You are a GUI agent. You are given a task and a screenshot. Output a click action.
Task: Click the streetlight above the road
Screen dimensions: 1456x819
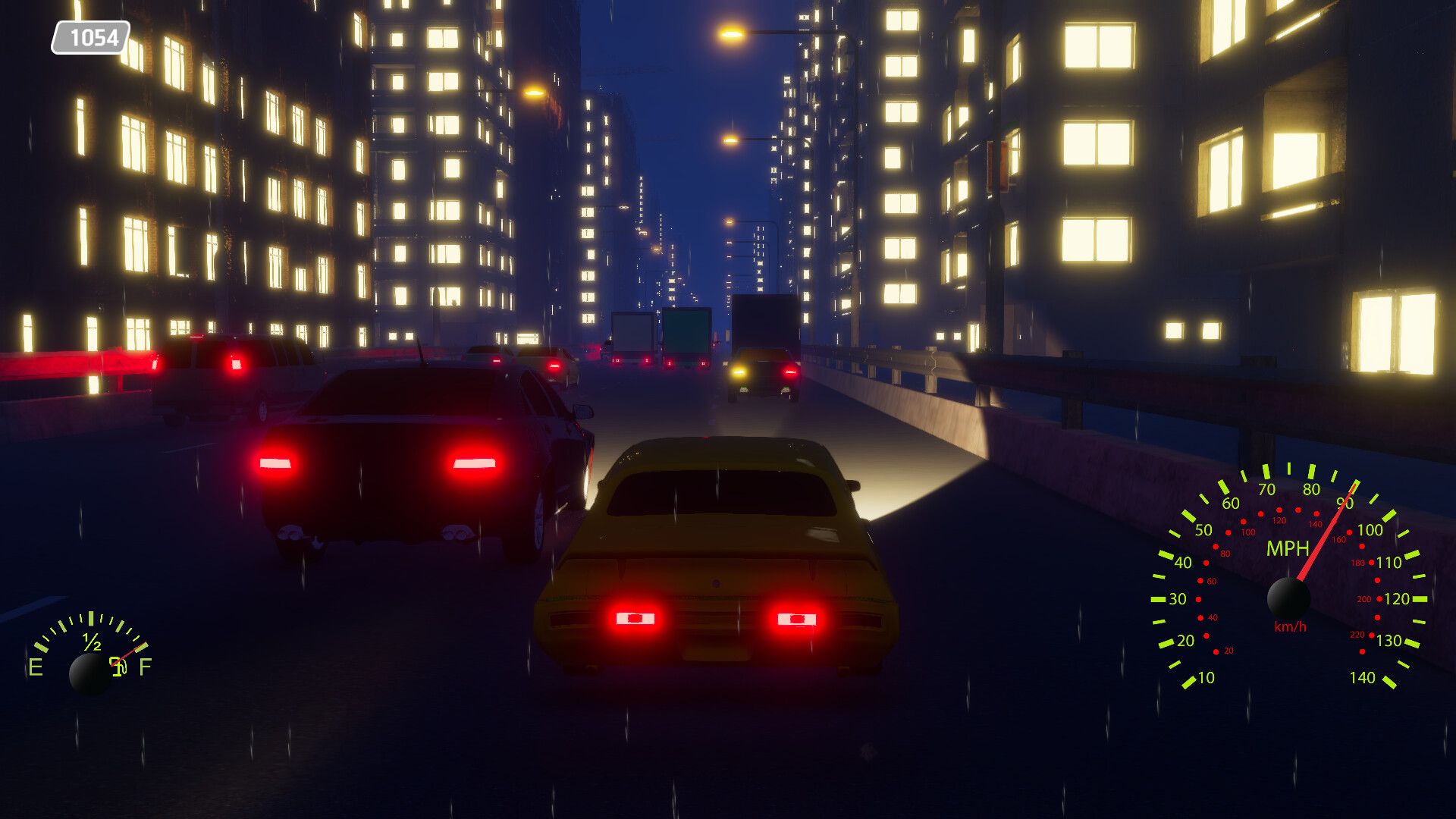(x=730, y=35)
